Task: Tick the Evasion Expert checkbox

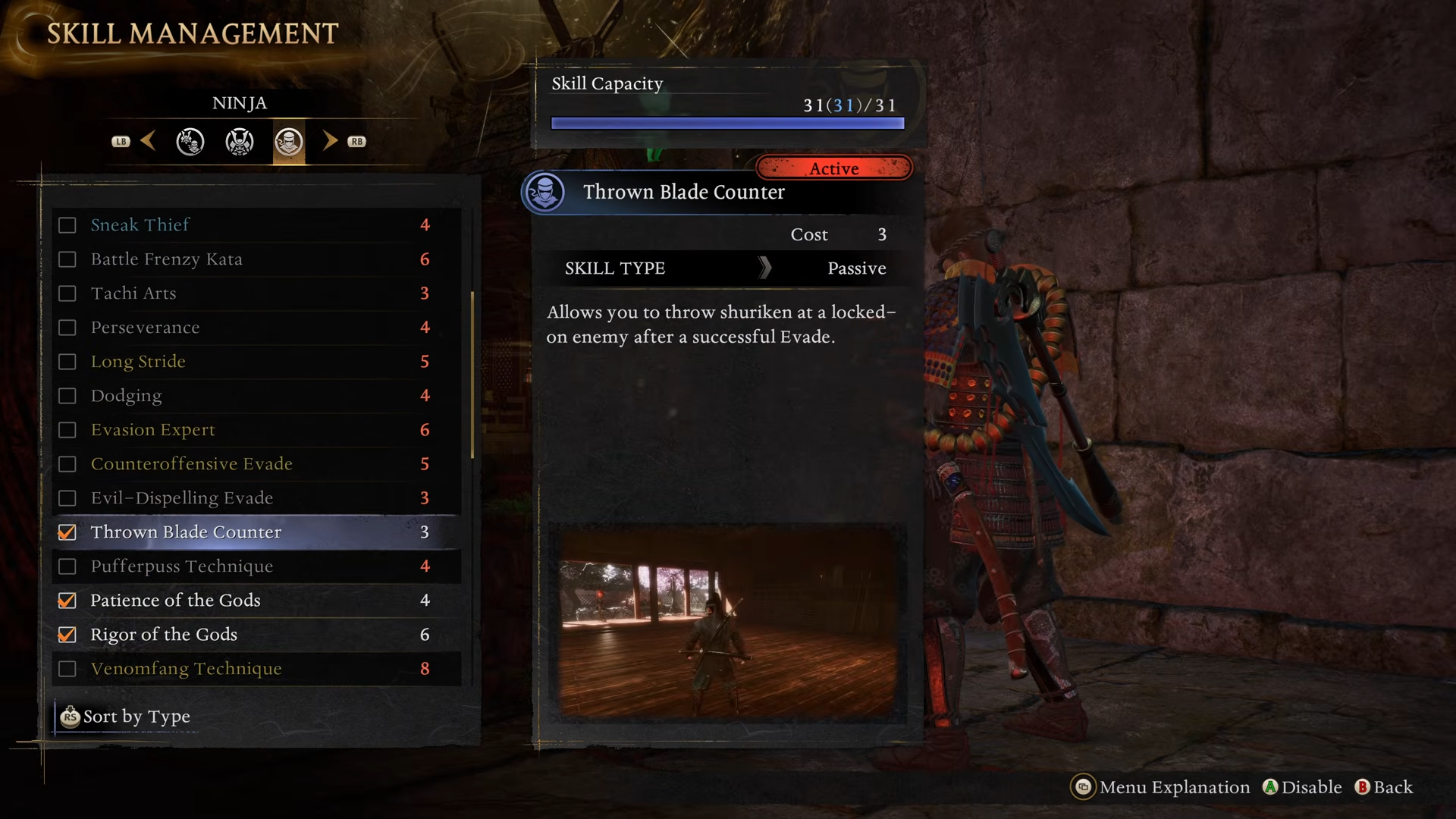Action: [x=67, y=430]
